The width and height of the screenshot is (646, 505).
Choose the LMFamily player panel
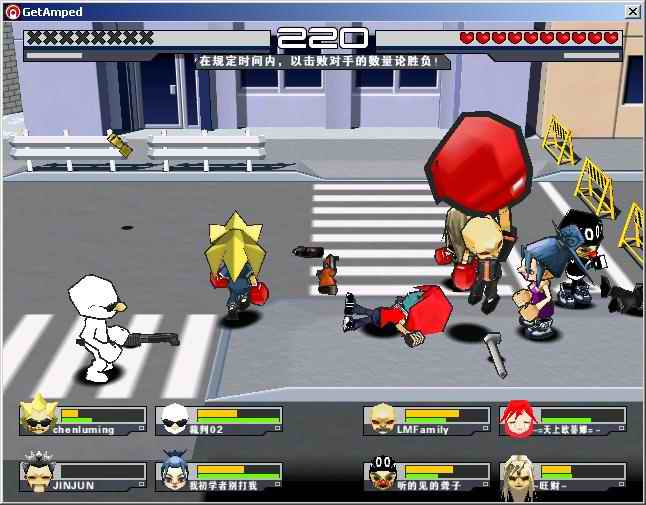(426, 420)
